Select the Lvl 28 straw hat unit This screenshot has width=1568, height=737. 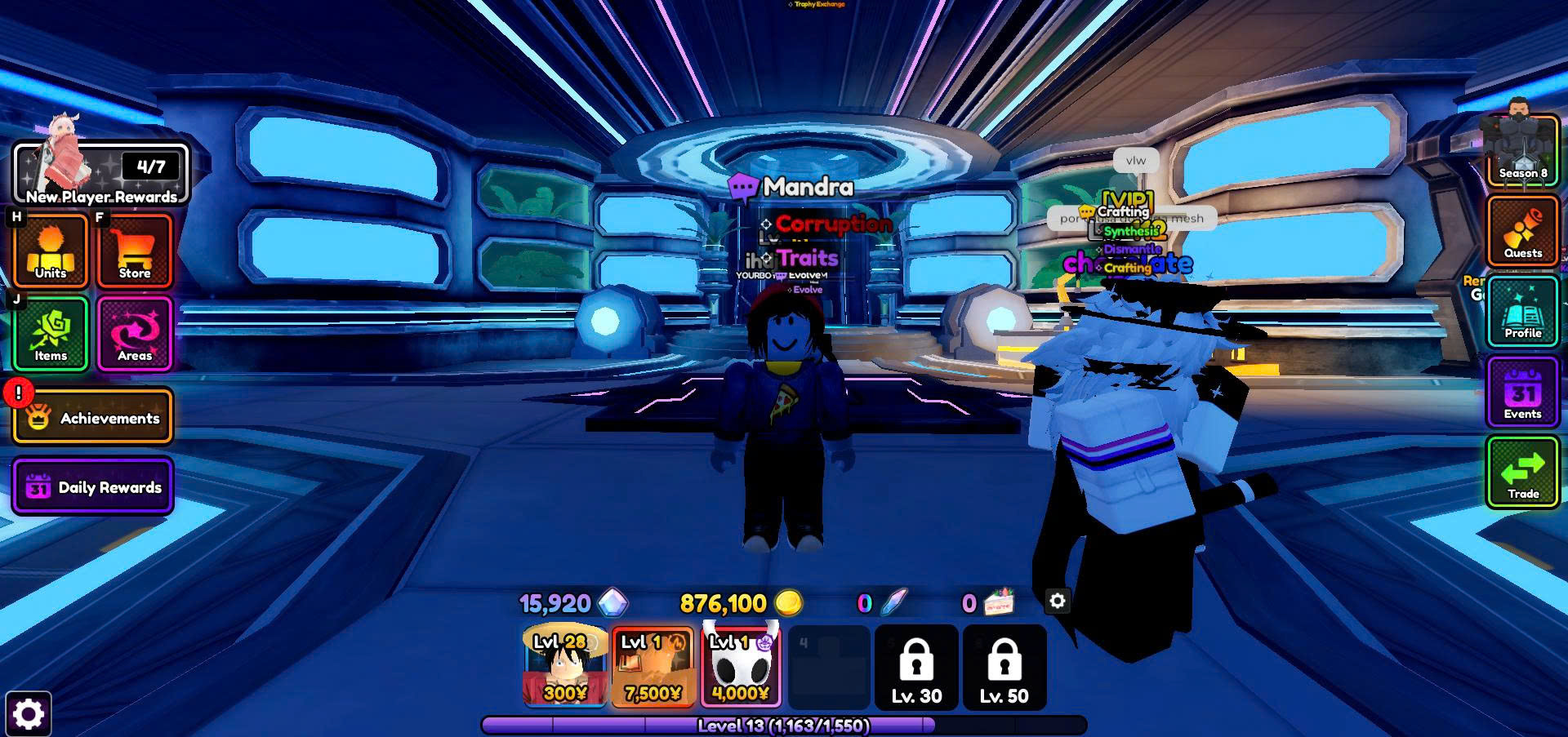[565, 665]
